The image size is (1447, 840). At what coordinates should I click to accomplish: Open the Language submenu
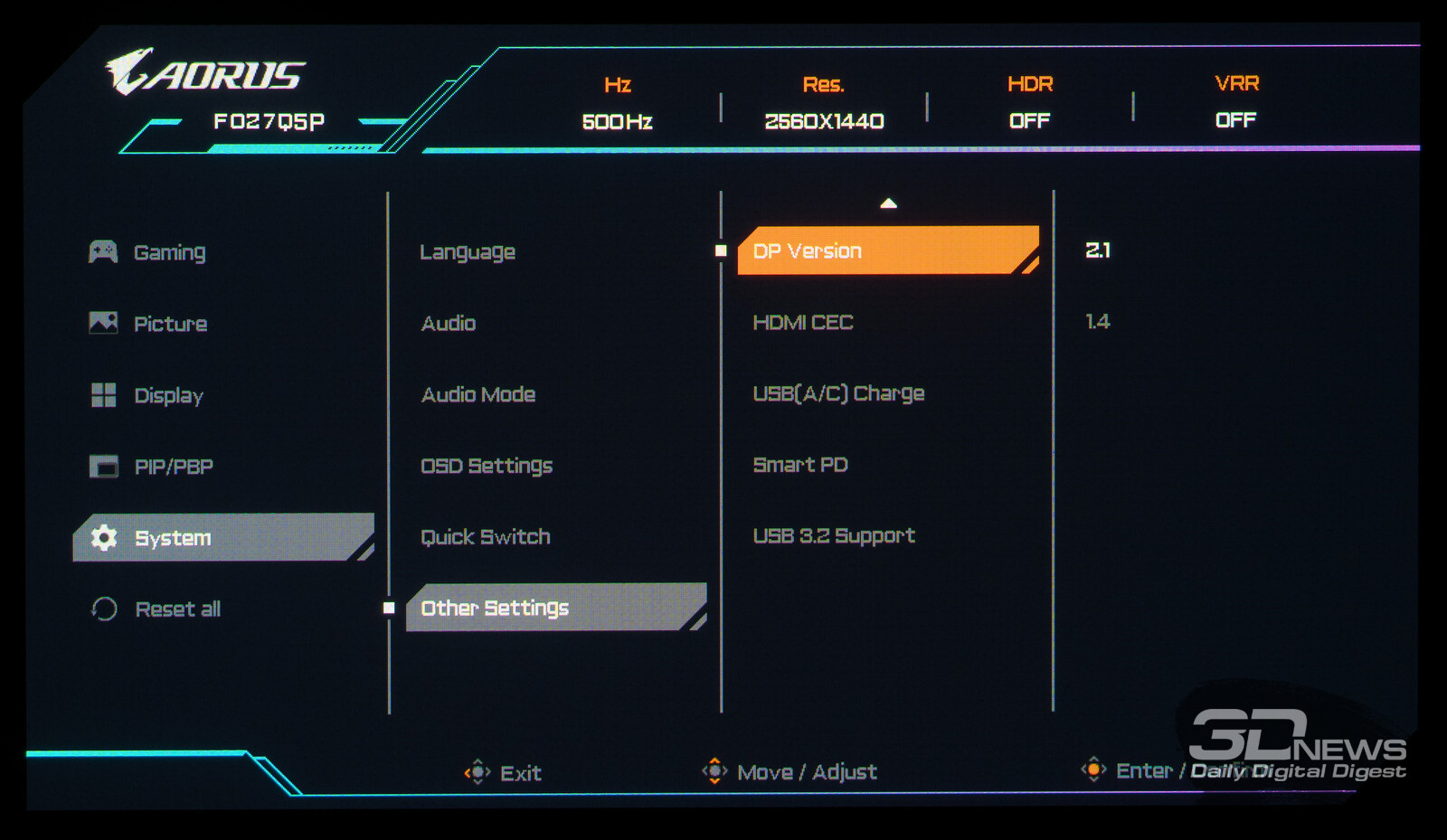468,252
